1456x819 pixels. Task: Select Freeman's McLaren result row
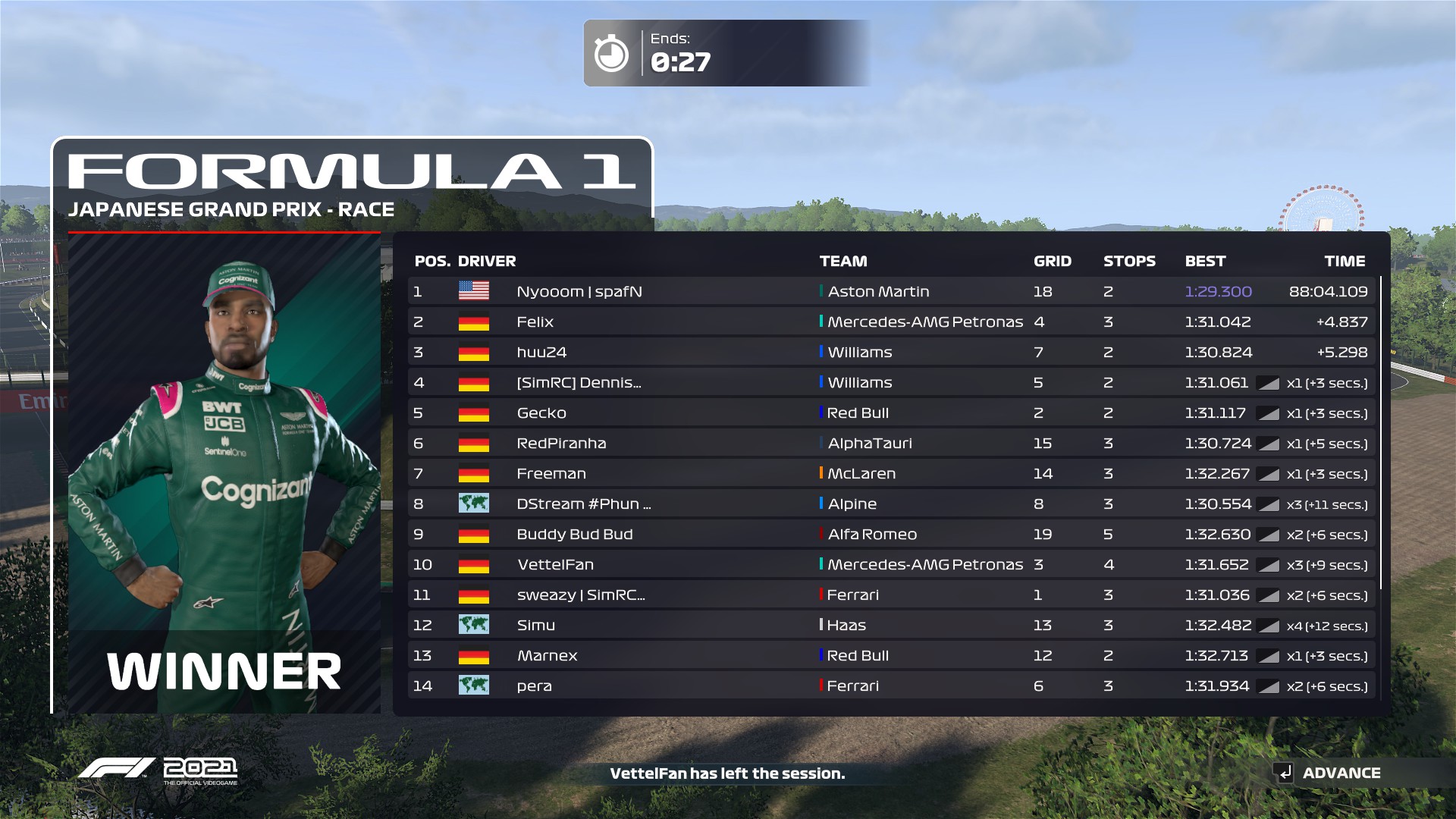(891, 473)
